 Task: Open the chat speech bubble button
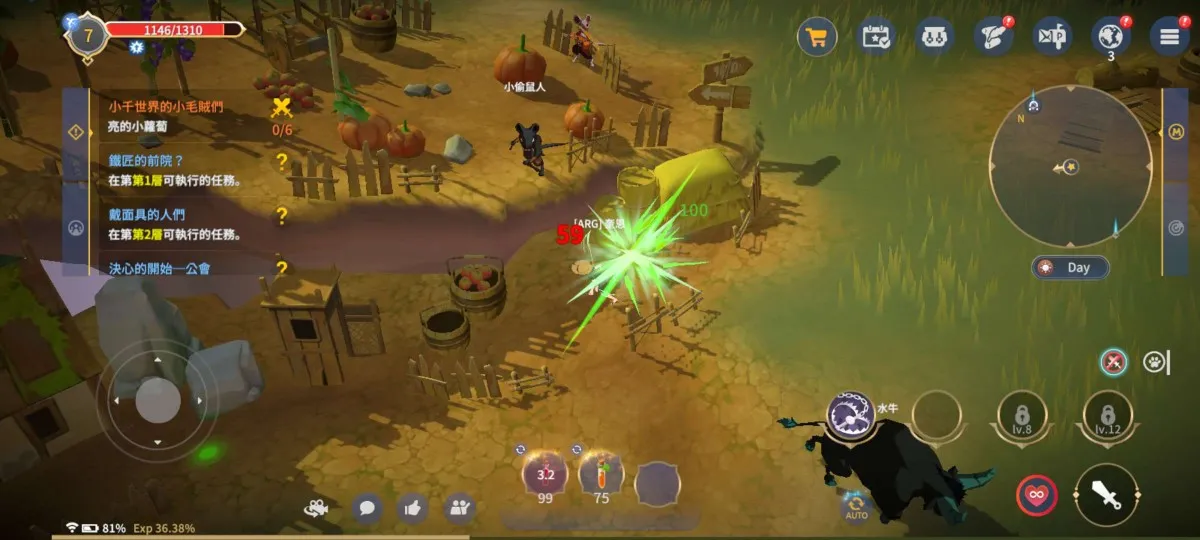tap(367, 508)
